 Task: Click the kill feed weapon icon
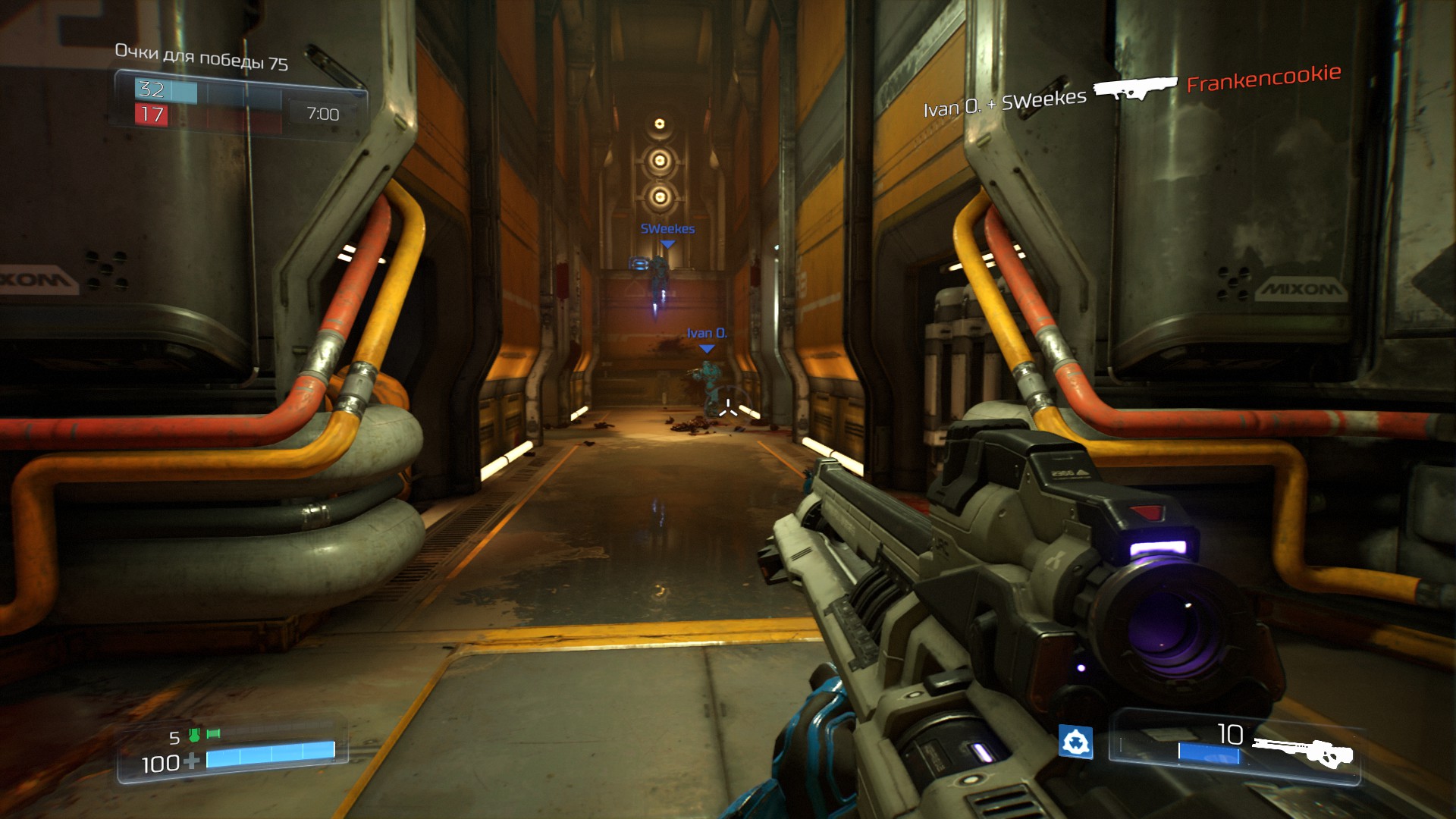(x=1134, y=88)
